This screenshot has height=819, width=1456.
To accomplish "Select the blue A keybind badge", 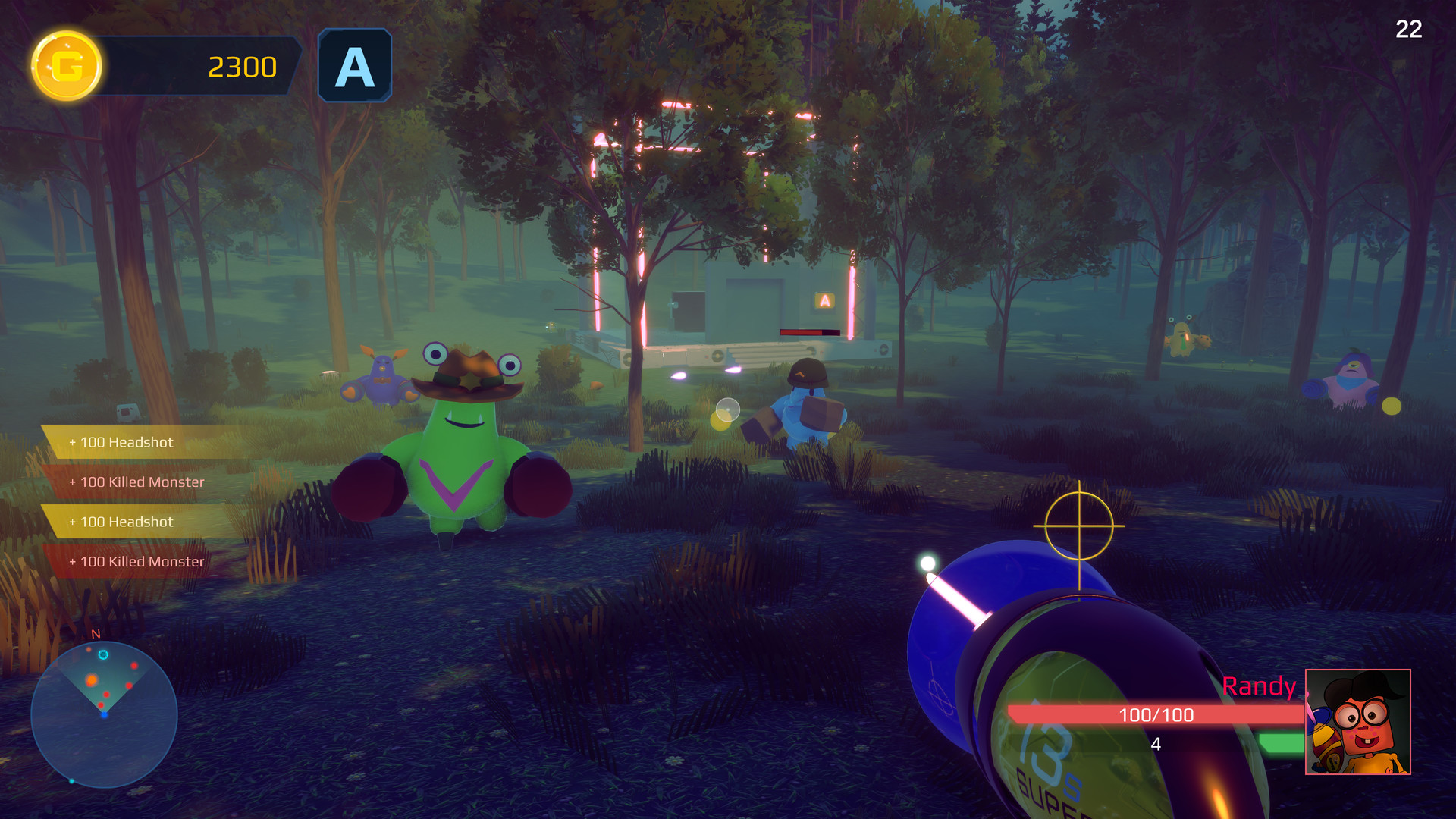I will tap(353, 64).
